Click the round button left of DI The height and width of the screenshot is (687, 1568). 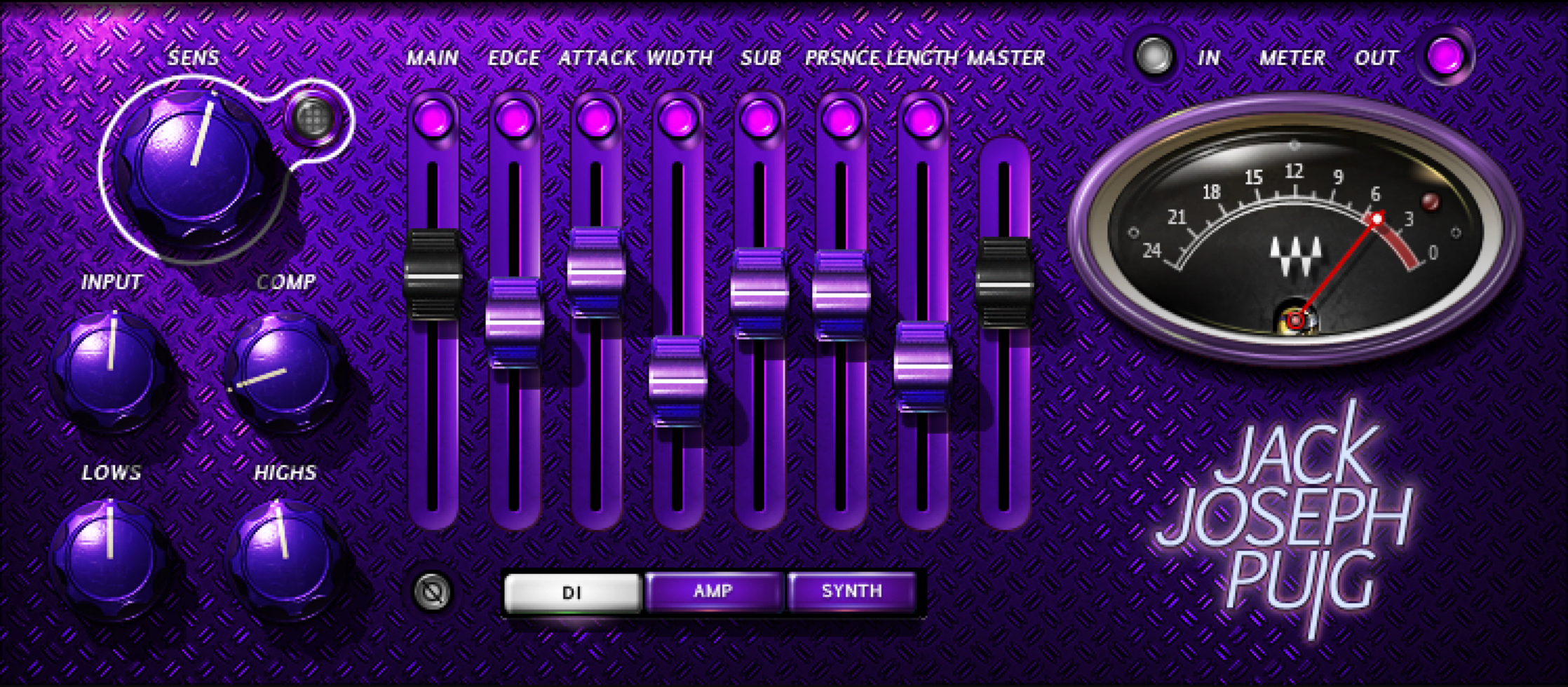pyautogui.click(x=433, y=592)
